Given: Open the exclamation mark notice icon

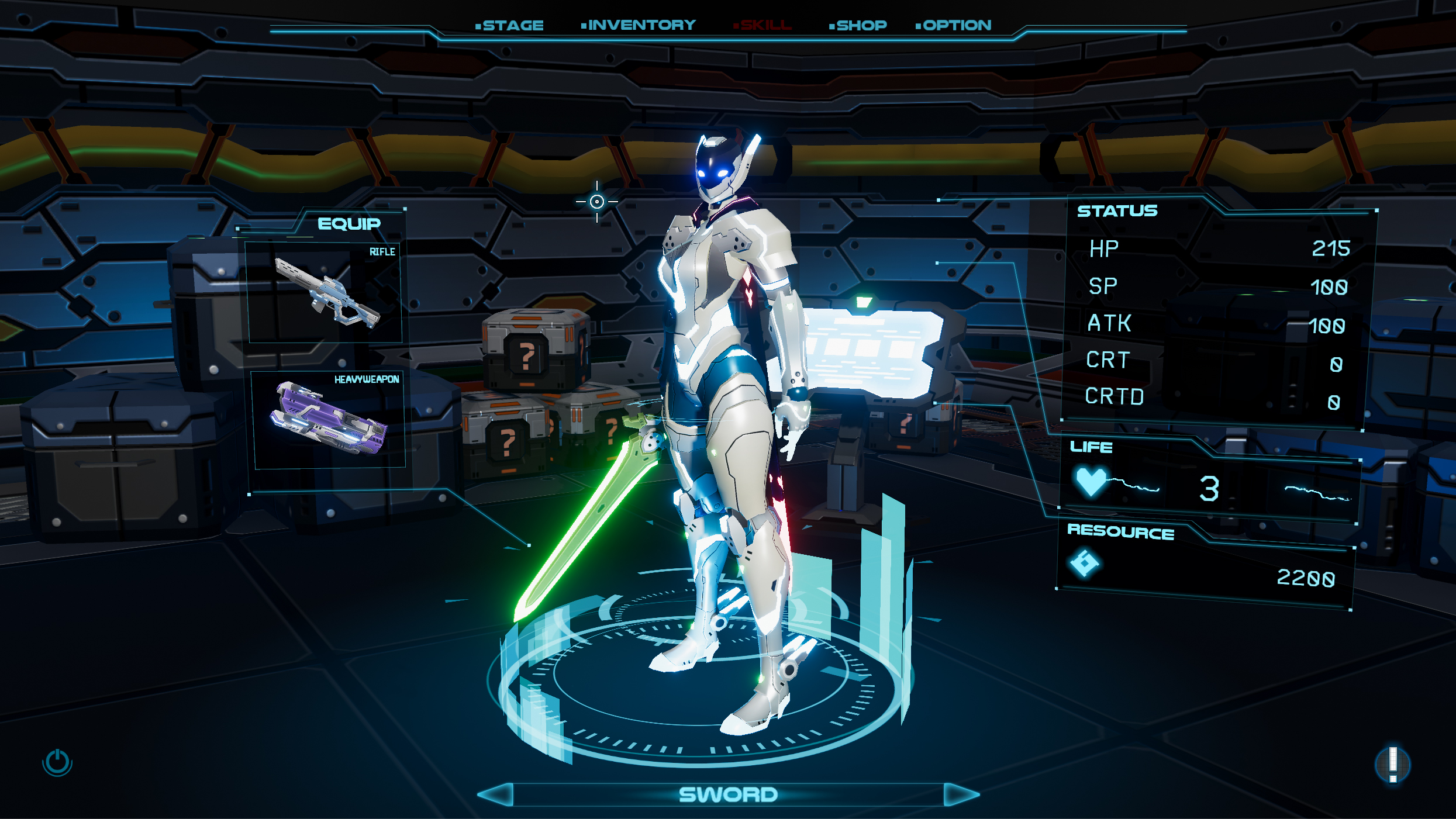Looking at the screenshot, I should [1393, 764].
